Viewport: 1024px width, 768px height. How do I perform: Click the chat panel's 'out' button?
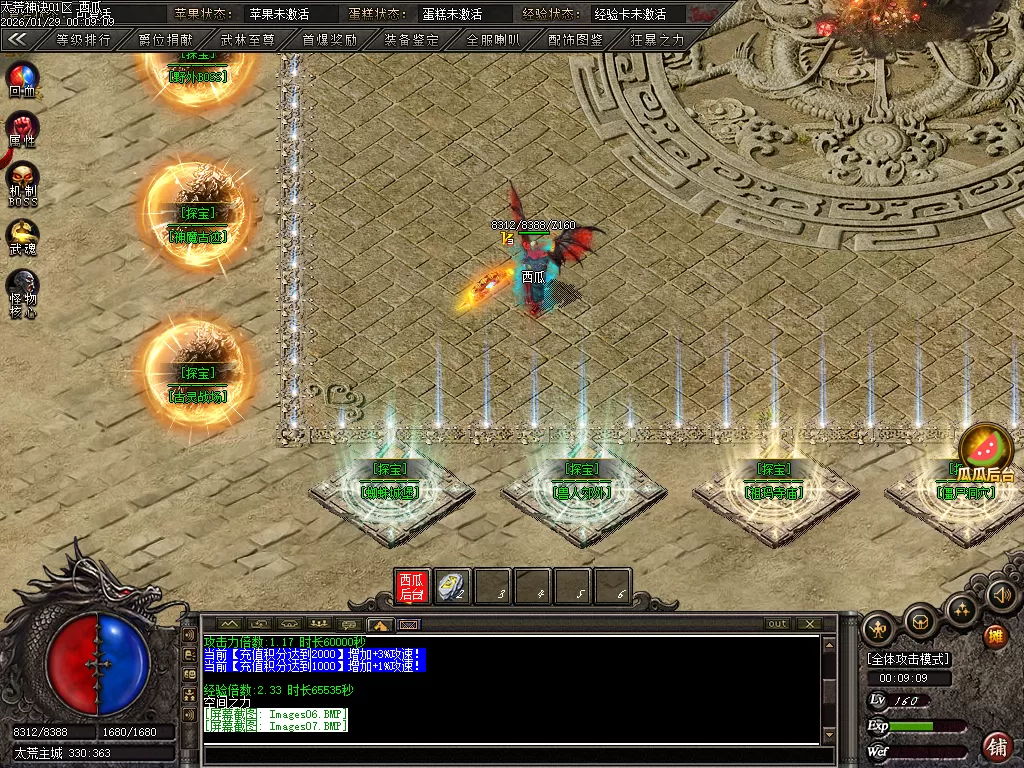(777, 624)
